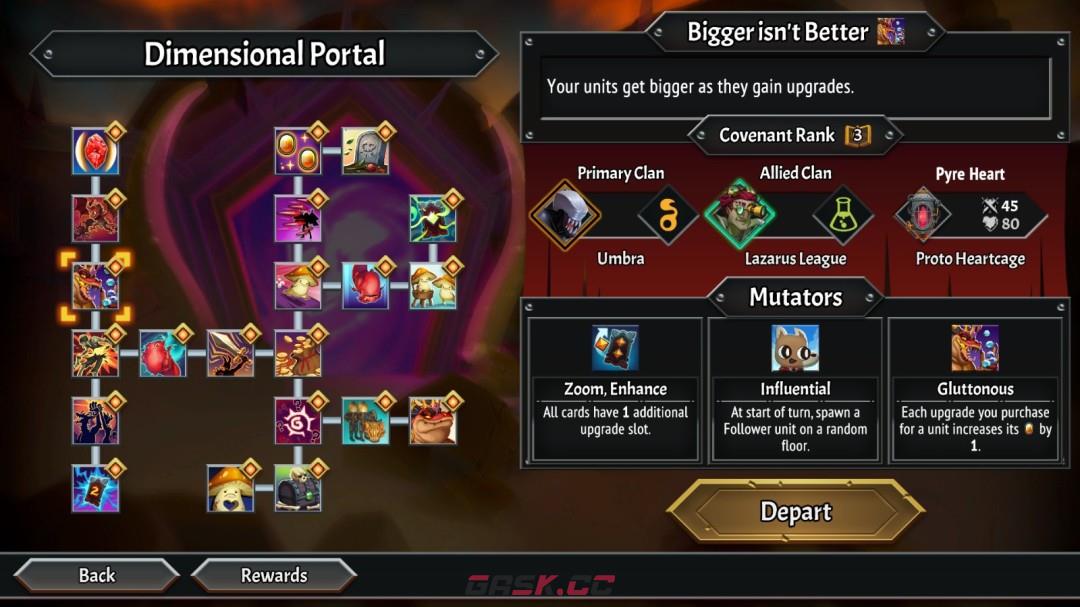
Task: Go back with the Back button
Action: click(97, 575)
